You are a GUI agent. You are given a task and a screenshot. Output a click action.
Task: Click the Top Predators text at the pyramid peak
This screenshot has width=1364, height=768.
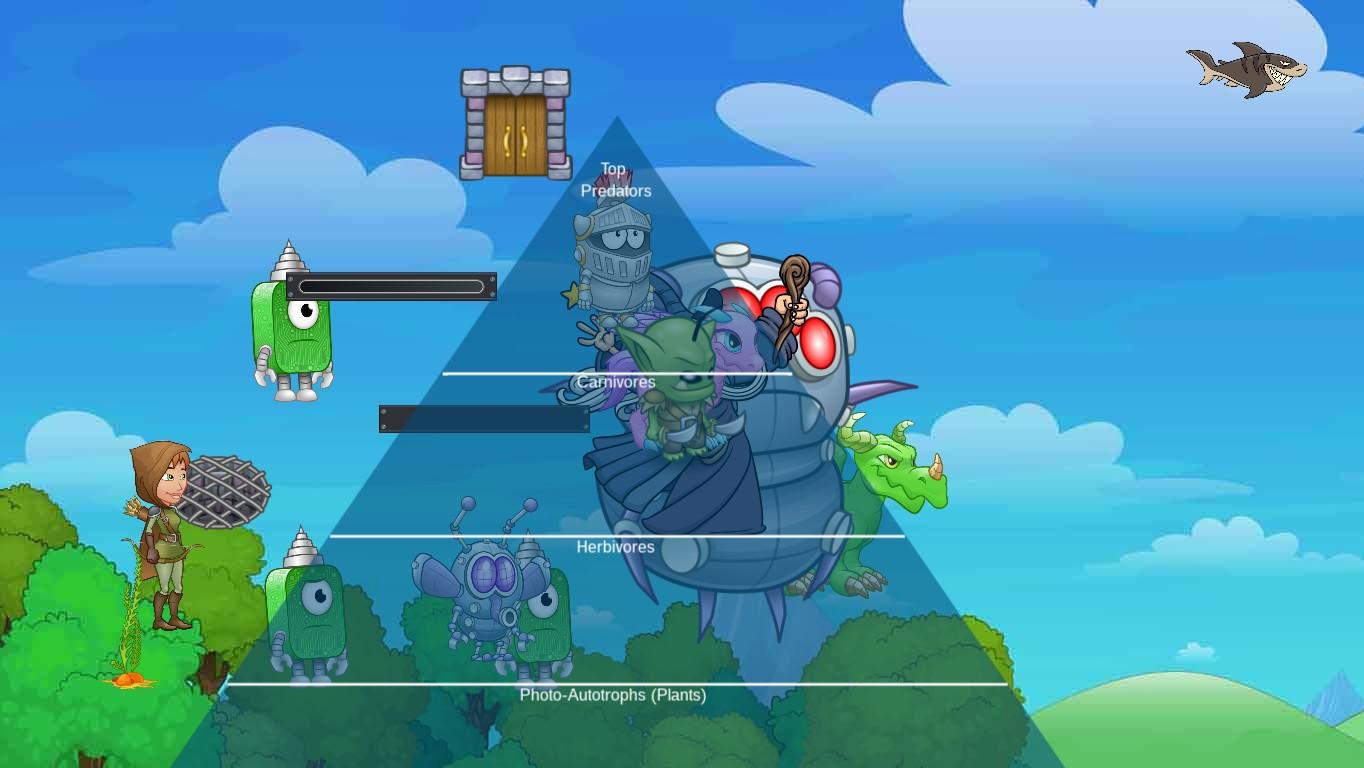(615, 179)
